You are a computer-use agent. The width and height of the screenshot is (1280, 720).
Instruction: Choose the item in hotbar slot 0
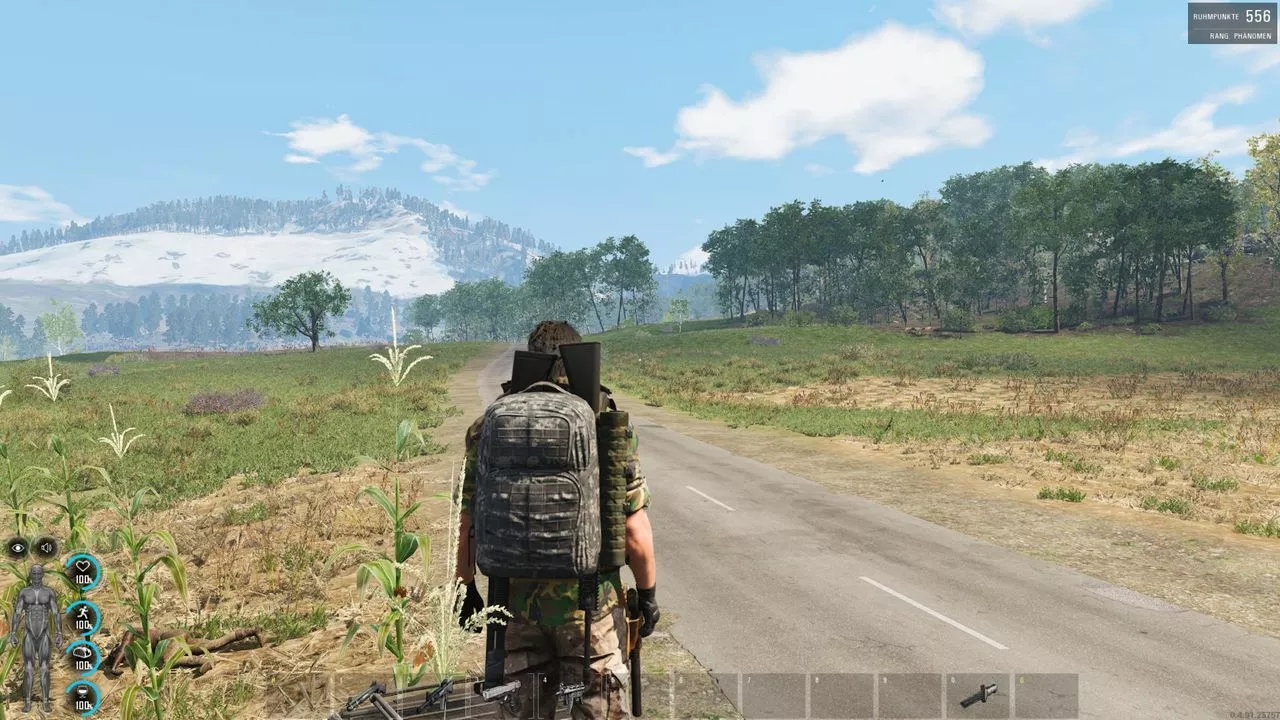pos(977,695)
